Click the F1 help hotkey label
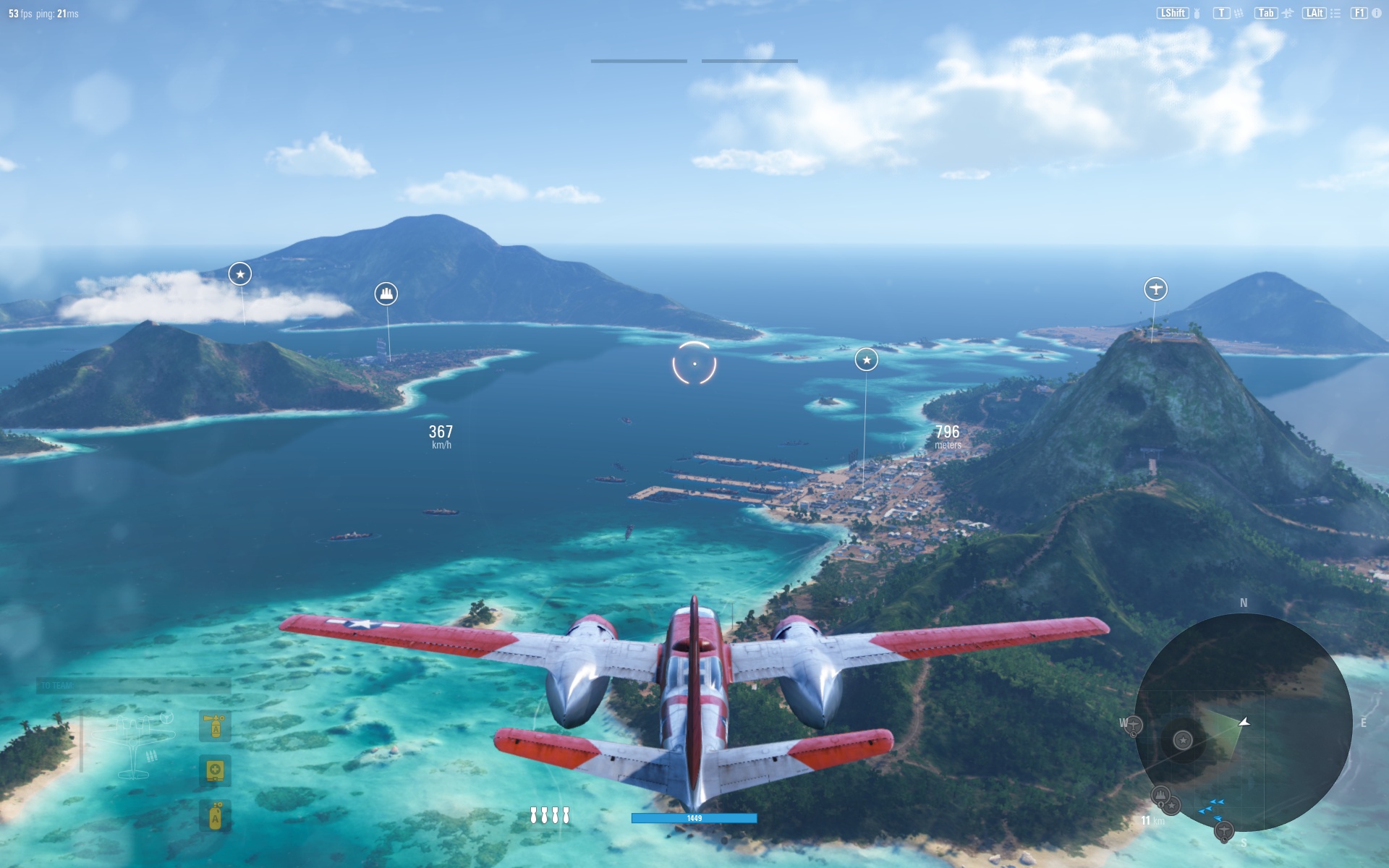Image resolution: width=1389 pixels, height=868 pixels. (x=1359, y=12)
